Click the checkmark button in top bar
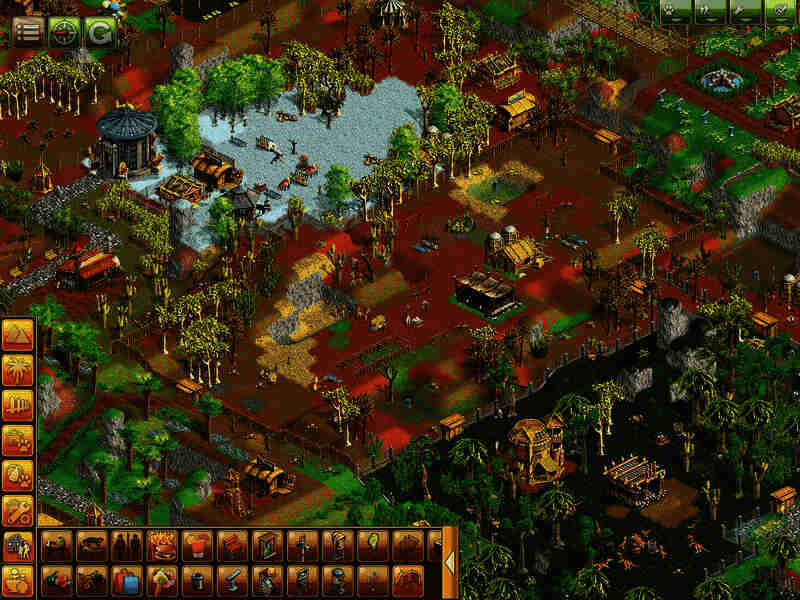The height and width of the screenshot is (600, 800). pyautogui.click(x=777, y=11)
